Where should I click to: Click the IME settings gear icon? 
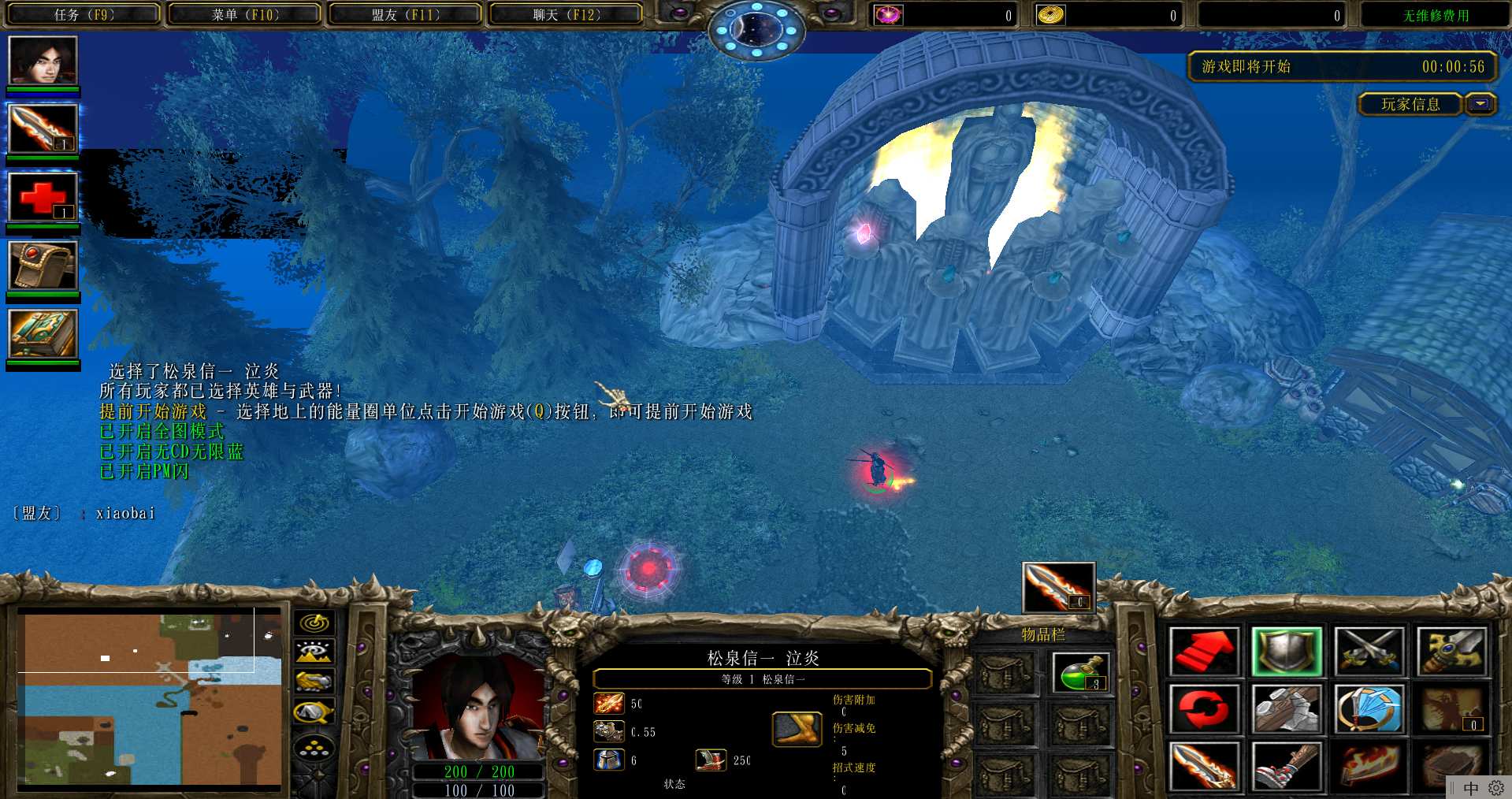tap(1495, 788)
